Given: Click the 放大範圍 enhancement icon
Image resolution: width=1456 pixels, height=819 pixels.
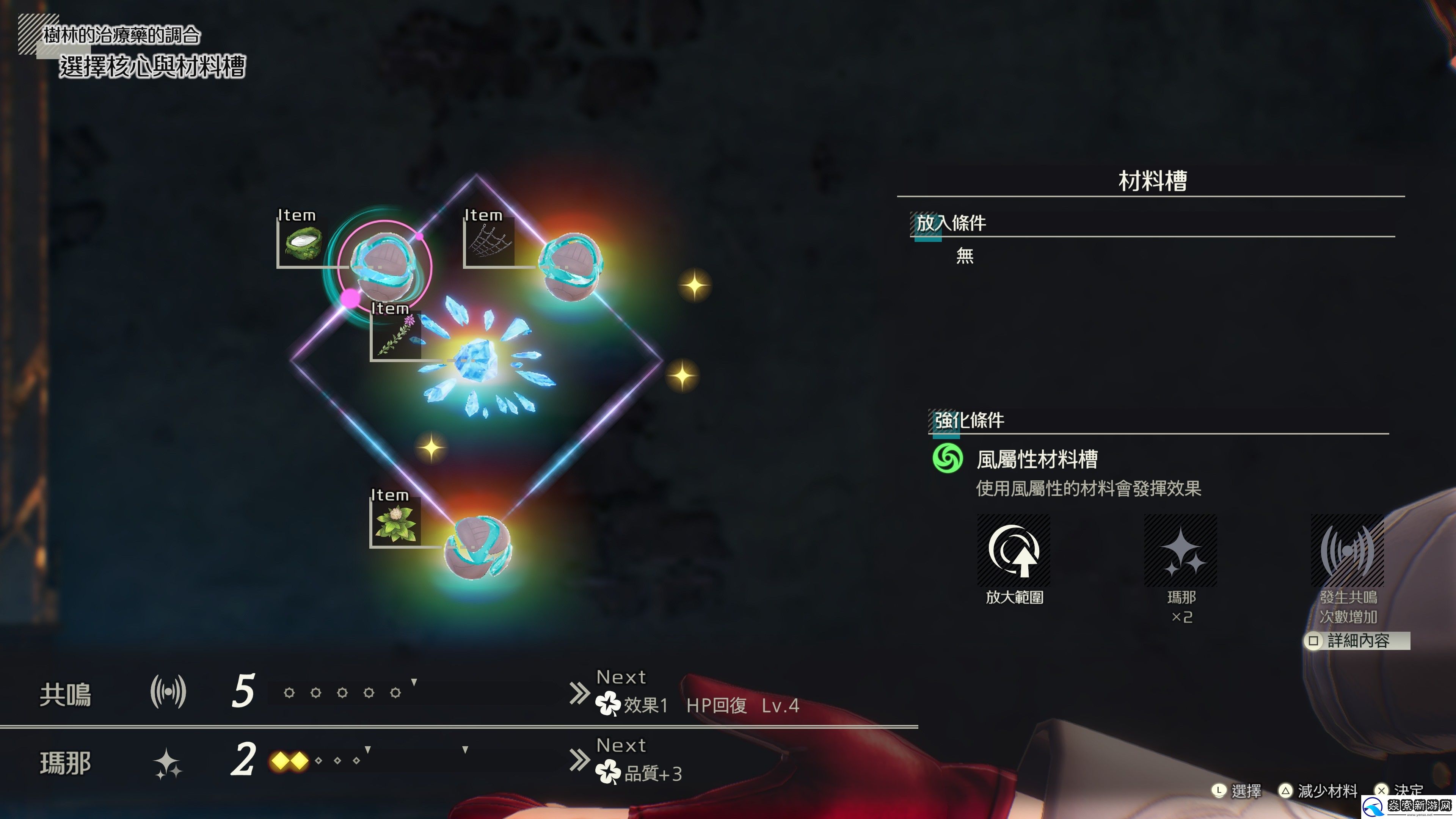Looking at the screenshot, I should [1014, 551].
